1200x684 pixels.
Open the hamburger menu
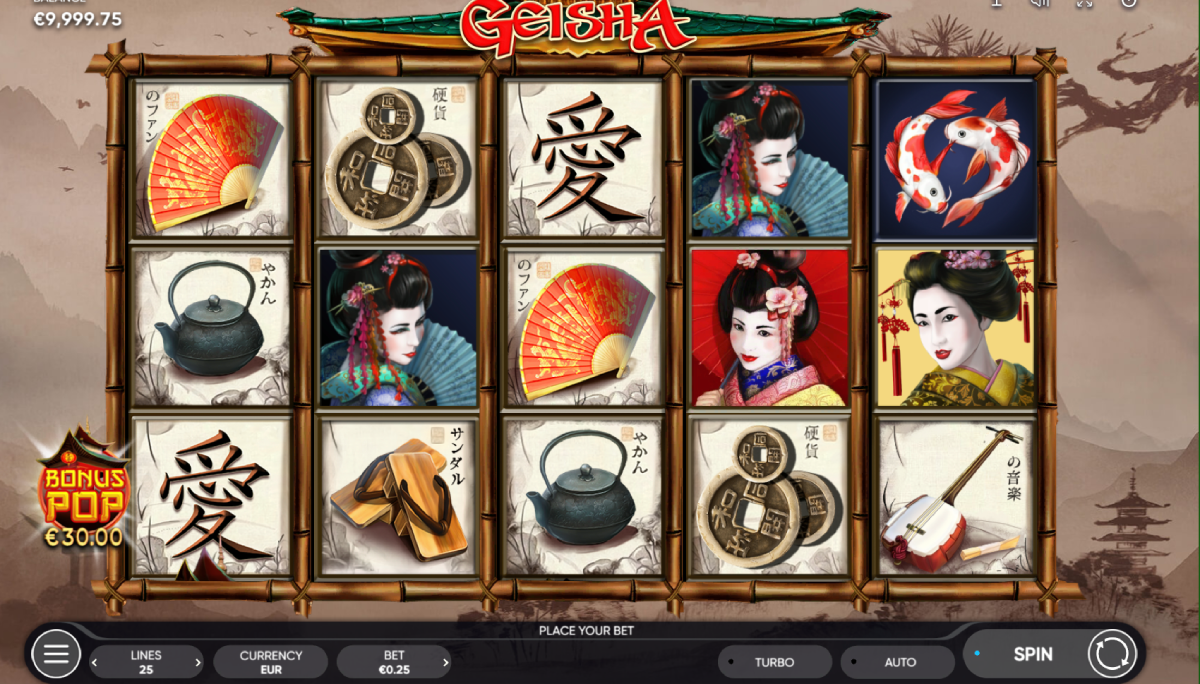[x=56, y=655]
